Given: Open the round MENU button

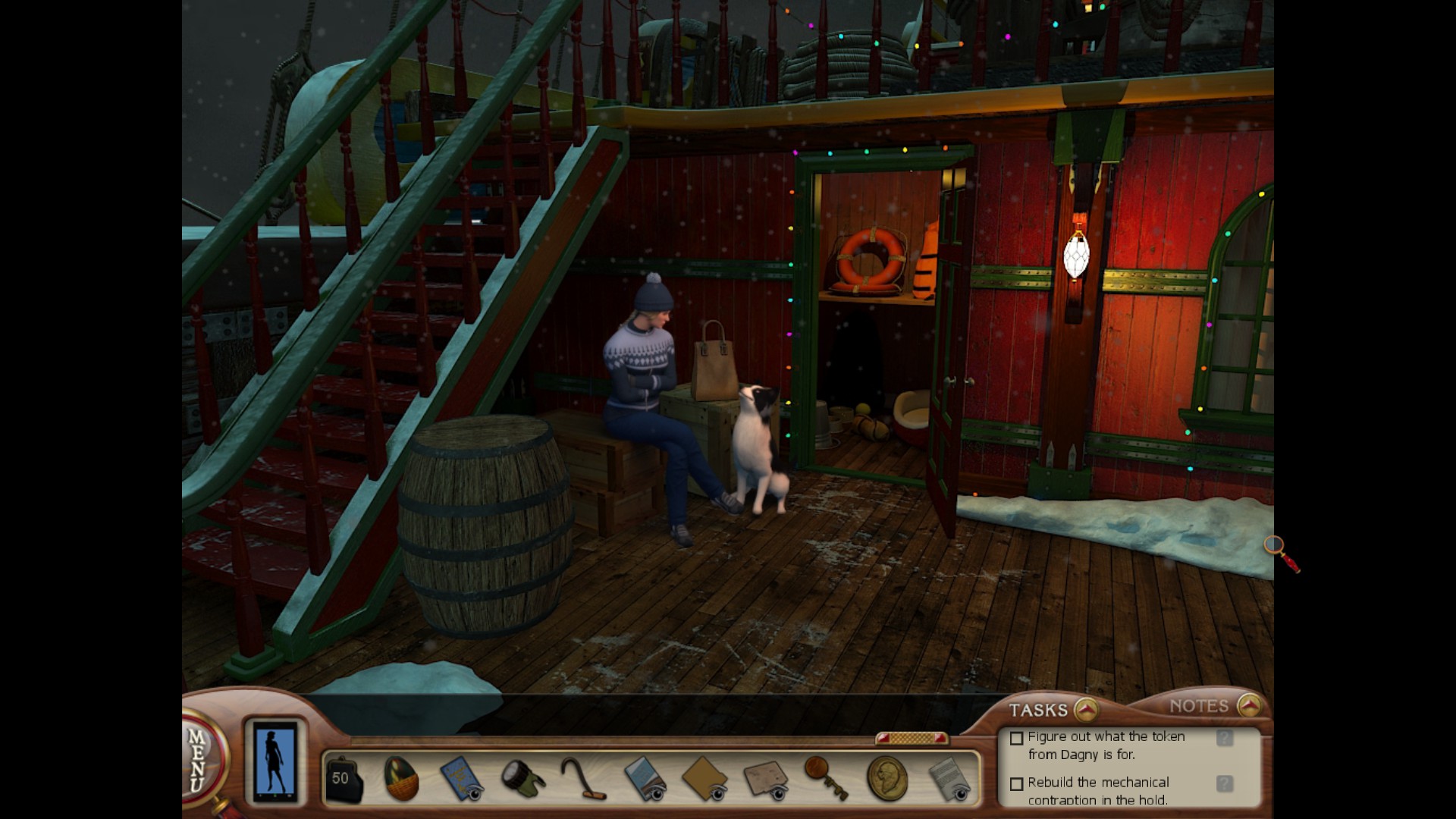Looking at the screenshot, I should 199,760.
